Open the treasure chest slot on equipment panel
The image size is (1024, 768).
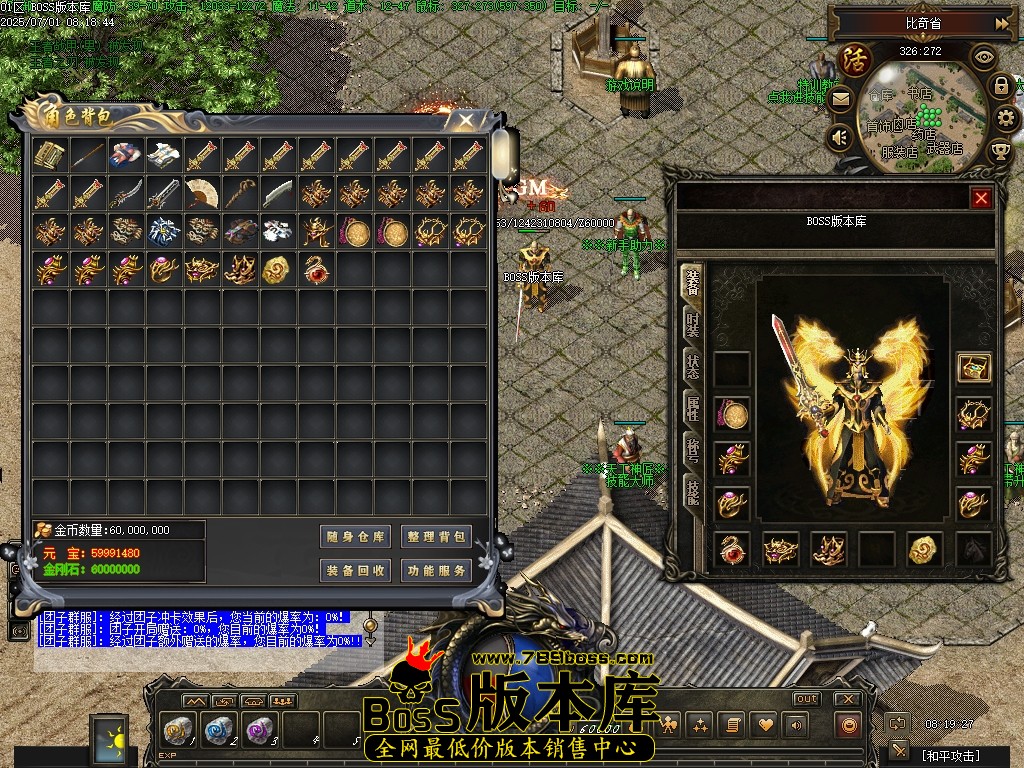[973, 368]
